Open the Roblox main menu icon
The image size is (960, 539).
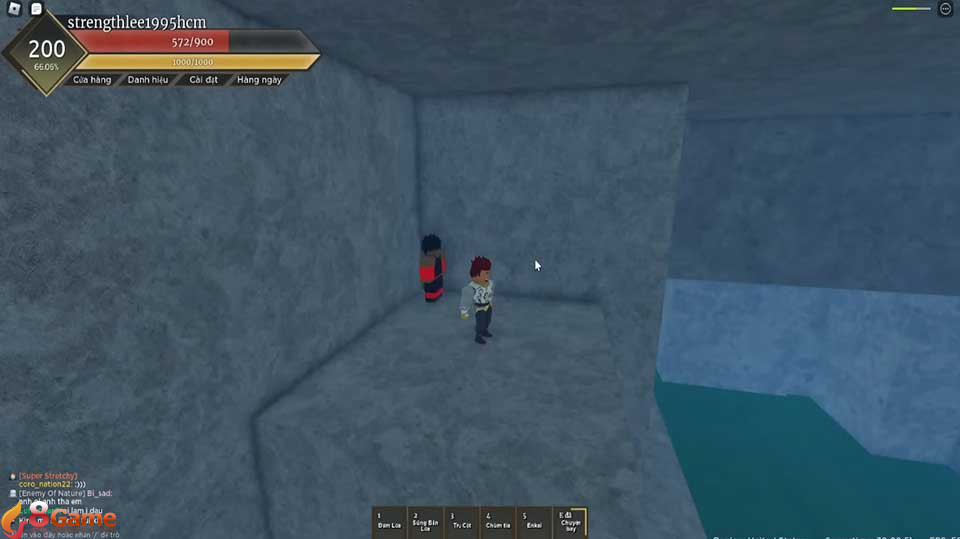pos(11,9)
